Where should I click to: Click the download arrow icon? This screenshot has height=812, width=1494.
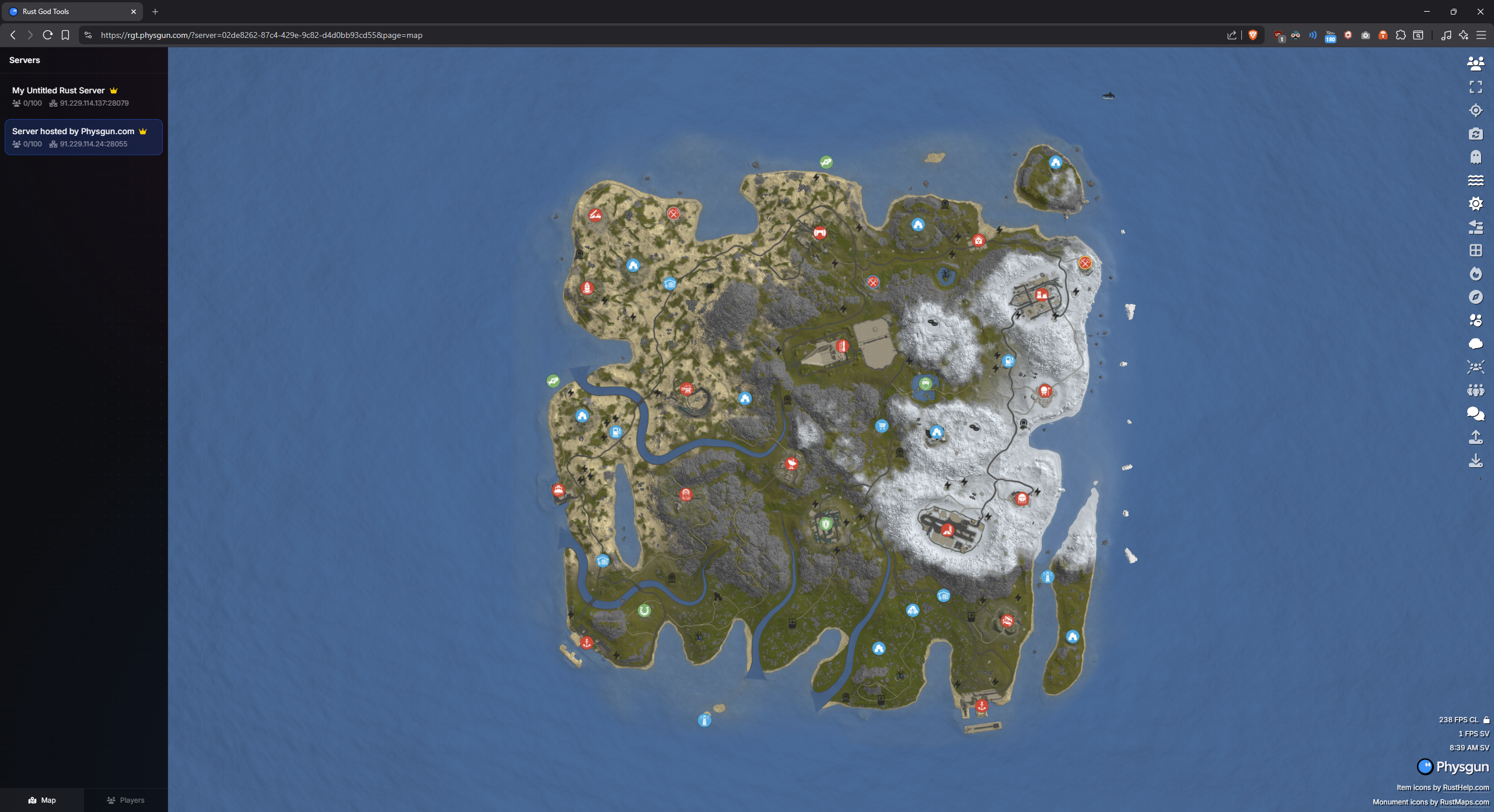1475,460
